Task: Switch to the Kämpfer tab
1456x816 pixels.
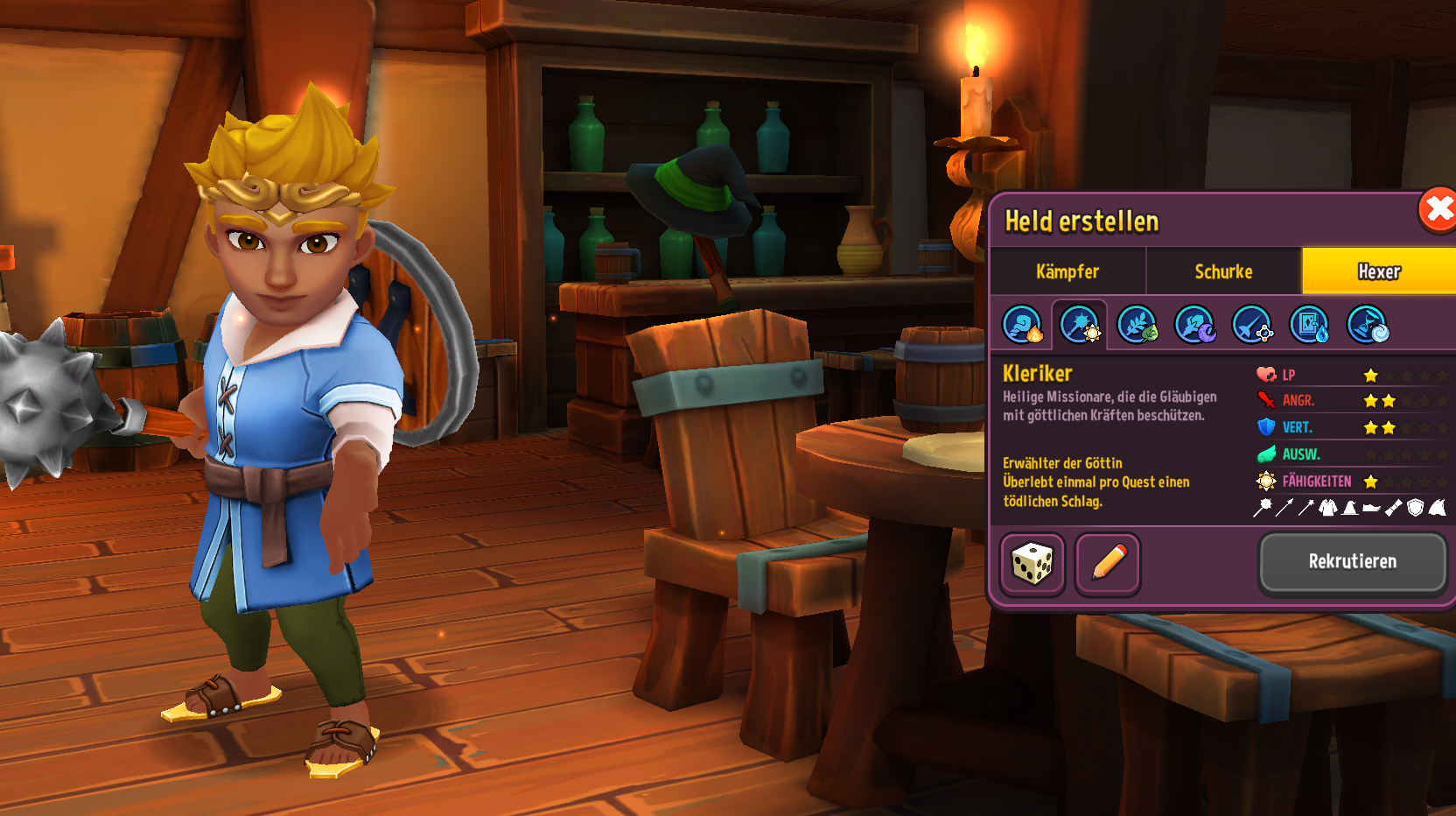Action: 1067,271
